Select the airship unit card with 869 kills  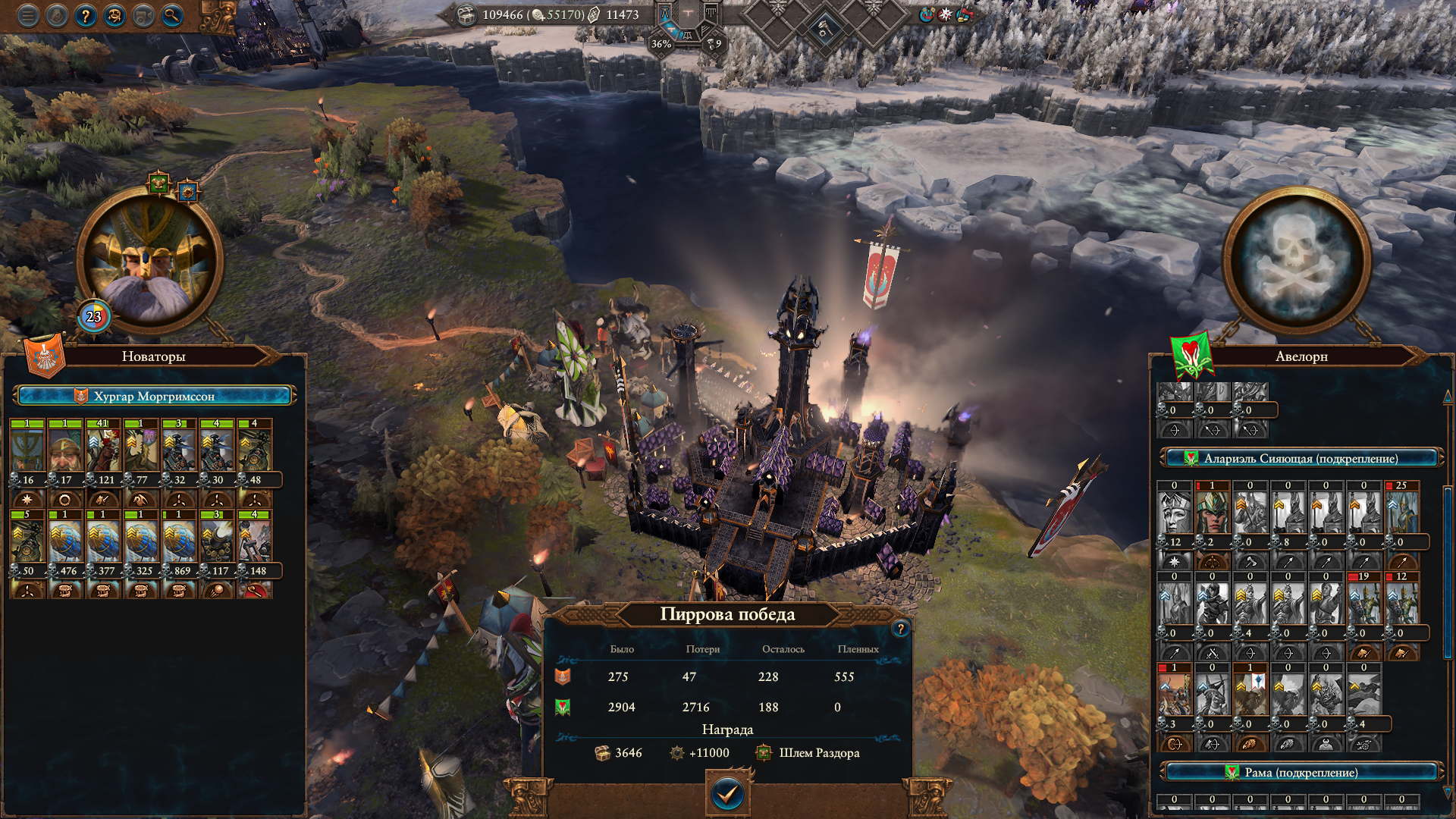pyautogui.click(x=179, y=539)
